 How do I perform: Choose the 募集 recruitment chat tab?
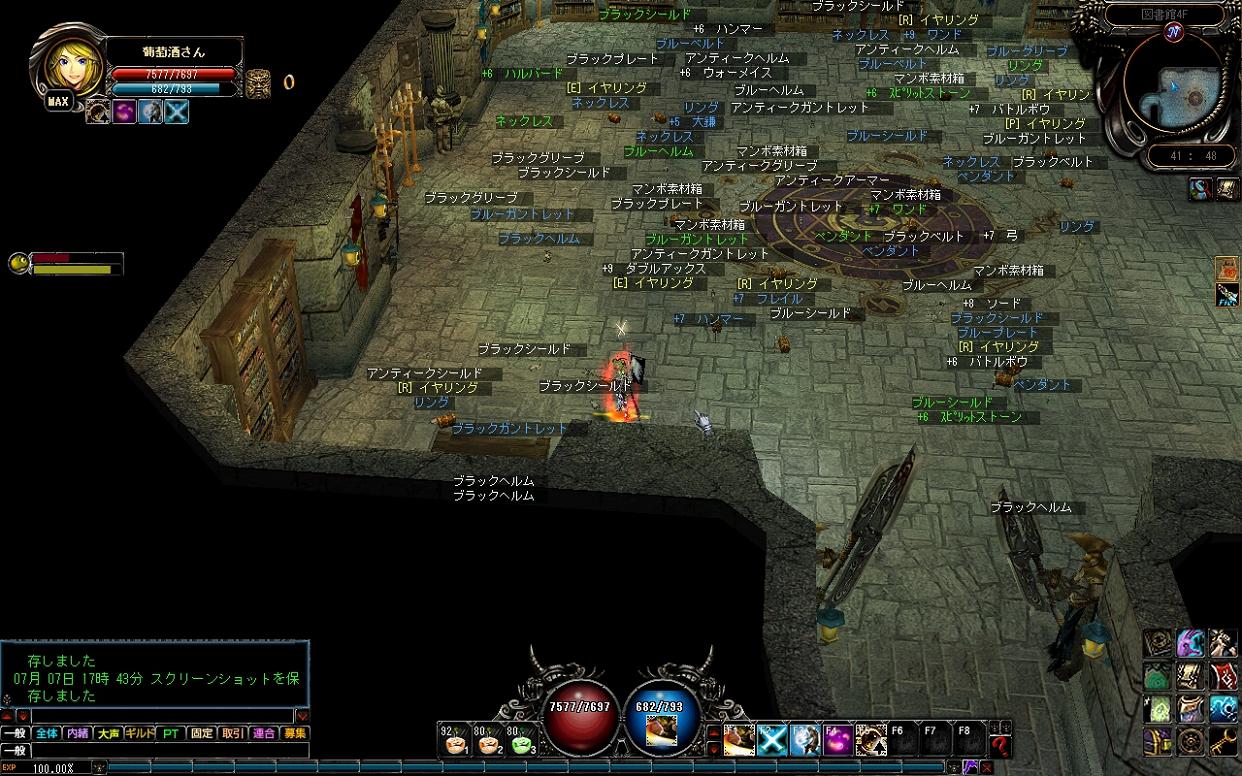[x=294, y=733]
